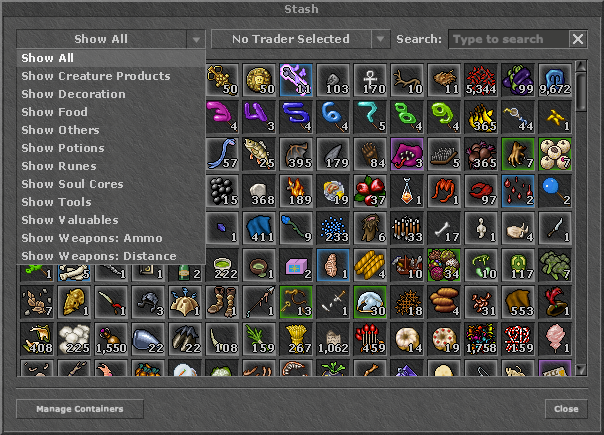Clear the search with the X button
Image resolution: width=604 pixels, height=435 pixels.
pyautogui.click(x=578, y=39)
